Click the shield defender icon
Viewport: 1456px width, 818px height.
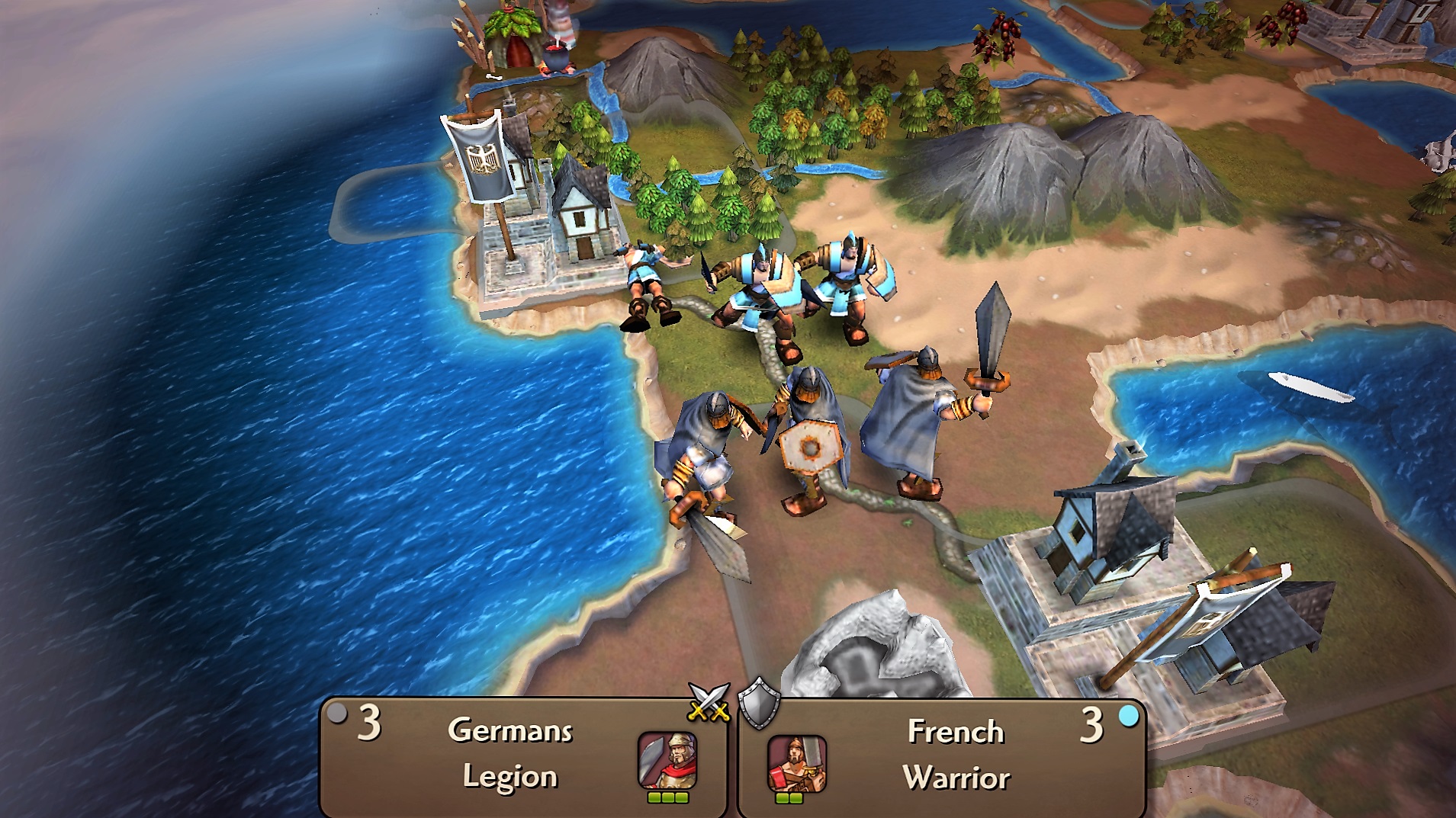pyautogui.click(x=759, y=703)
